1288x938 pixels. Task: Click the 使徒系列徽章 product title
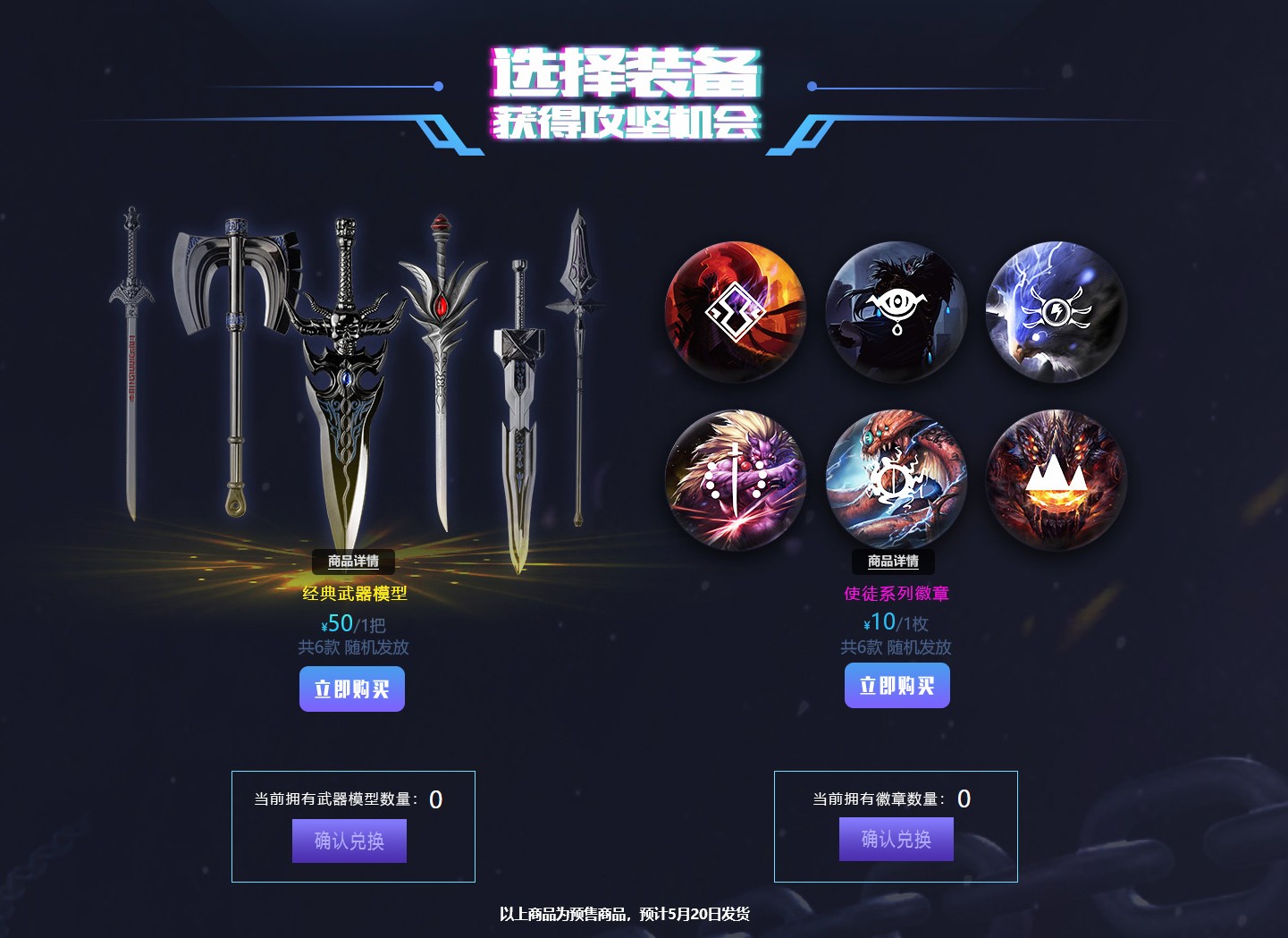[x=897, y=593]
